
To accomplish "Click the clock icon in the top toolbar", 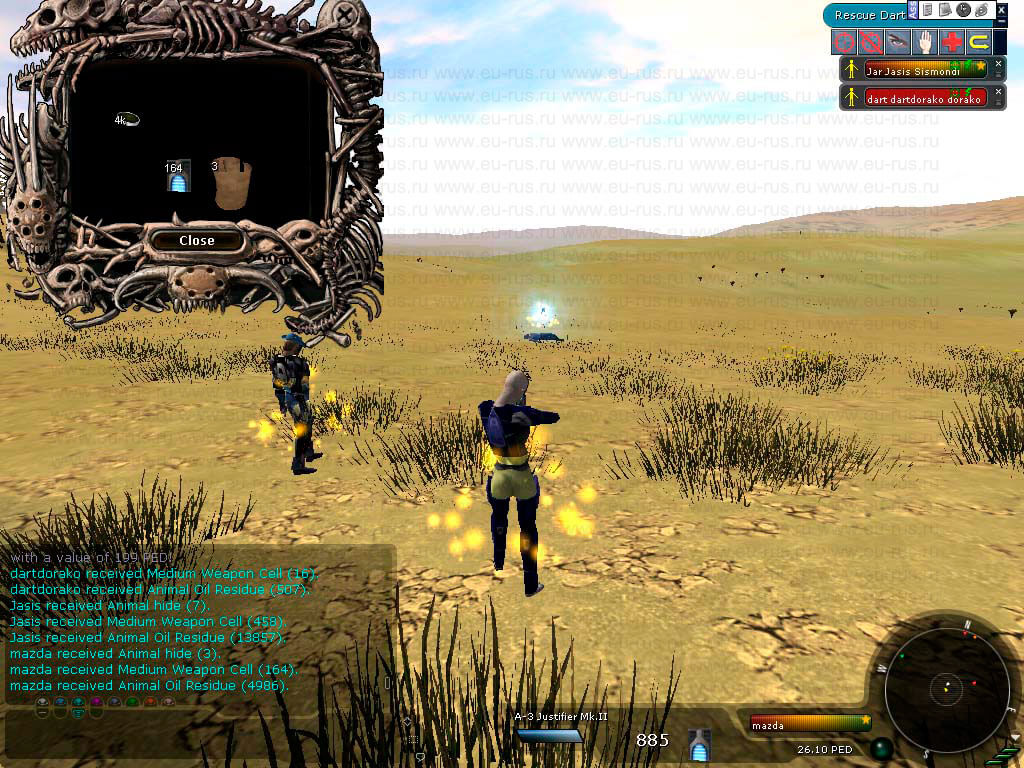I will pyautogui.click(x=963, y=10).
